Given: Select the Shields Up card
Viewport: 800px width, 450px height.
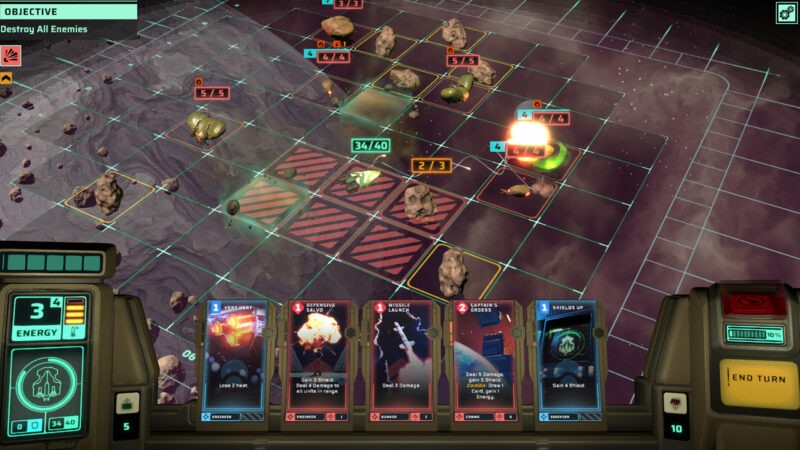Looking at the screenshot, I should click(567, 362).
